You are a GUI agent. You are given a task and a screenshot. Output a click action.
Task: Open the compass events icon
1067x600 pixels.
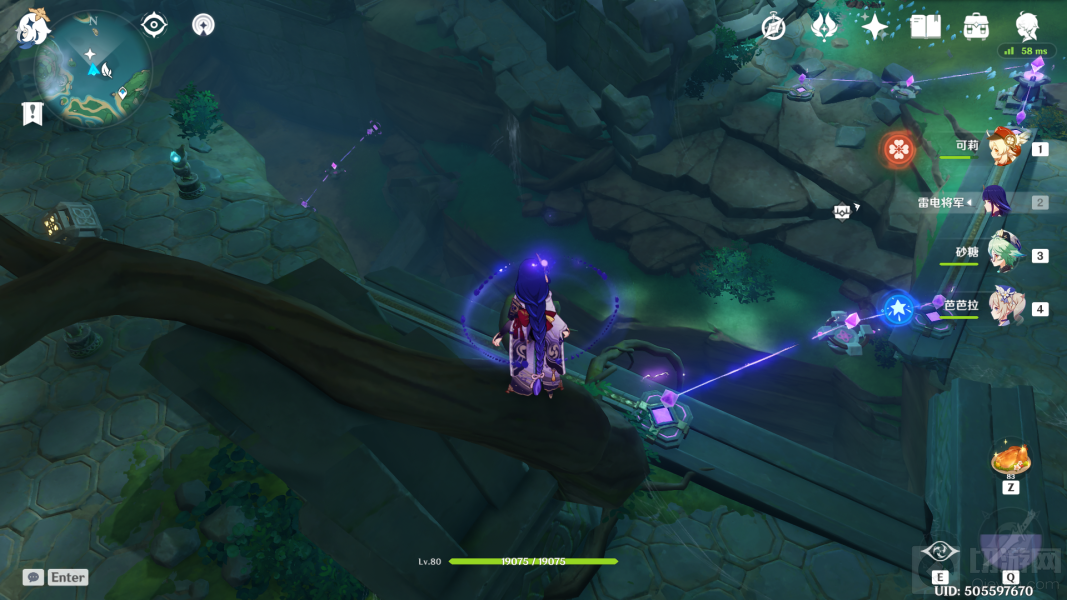[773, 27]
